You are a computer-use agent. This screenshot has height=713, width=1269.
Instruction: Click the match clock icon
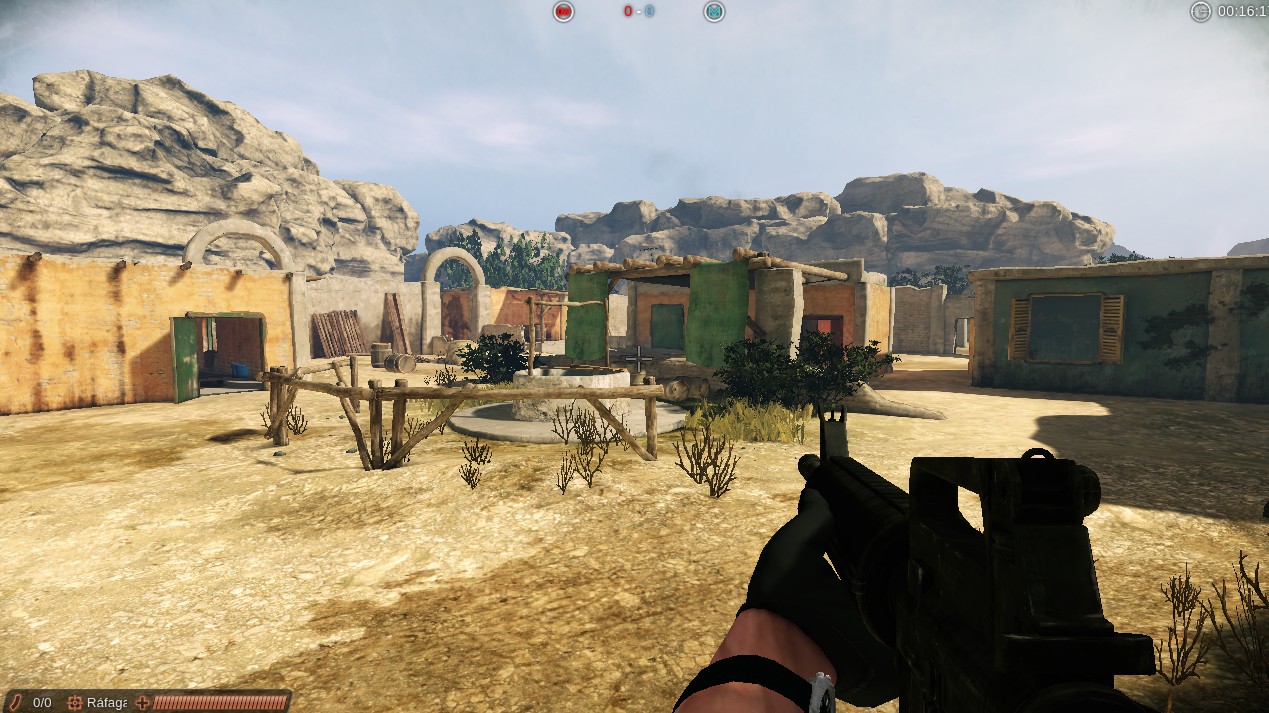[1200, 12]
